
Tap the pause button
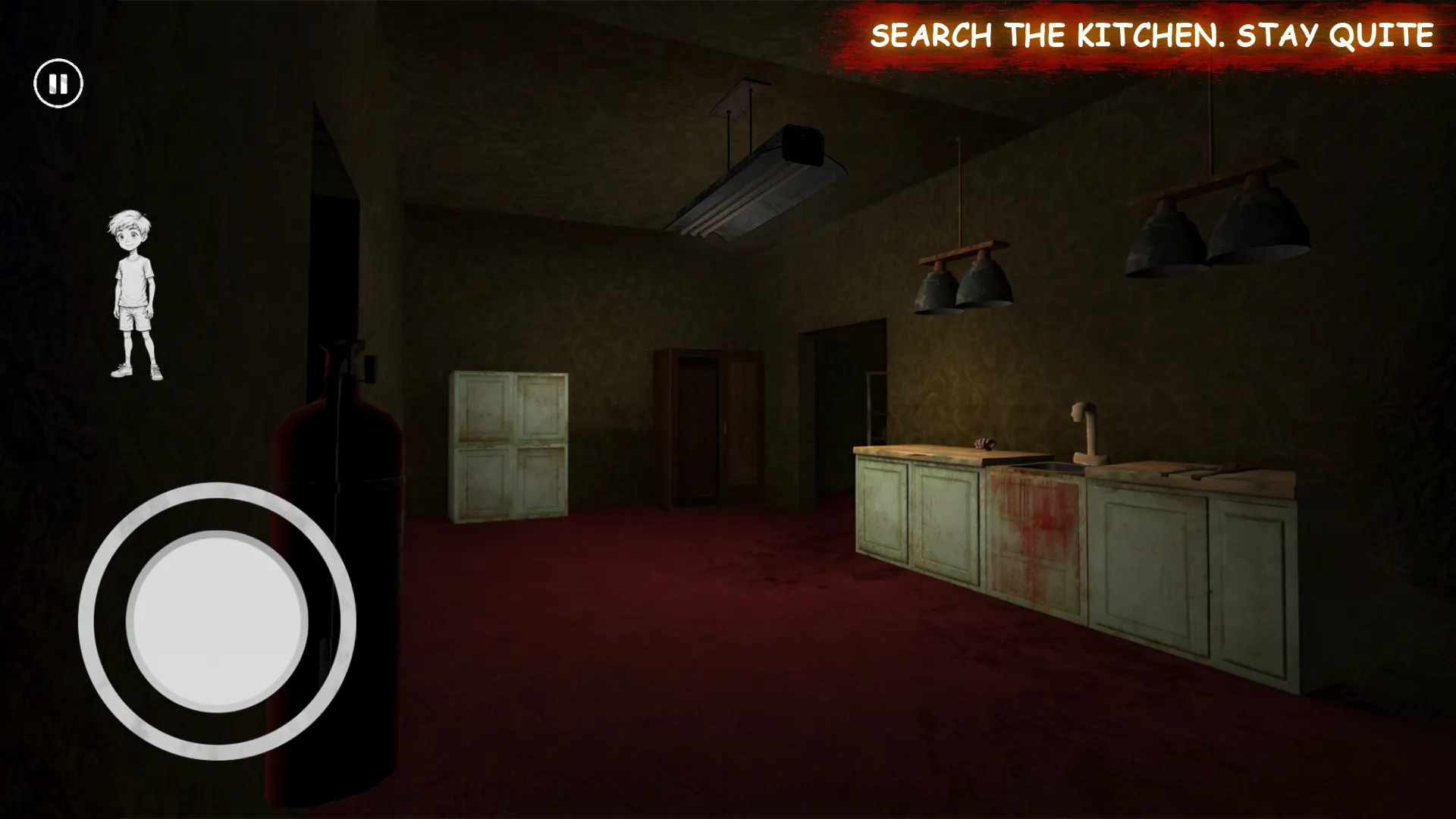point(59,83)
